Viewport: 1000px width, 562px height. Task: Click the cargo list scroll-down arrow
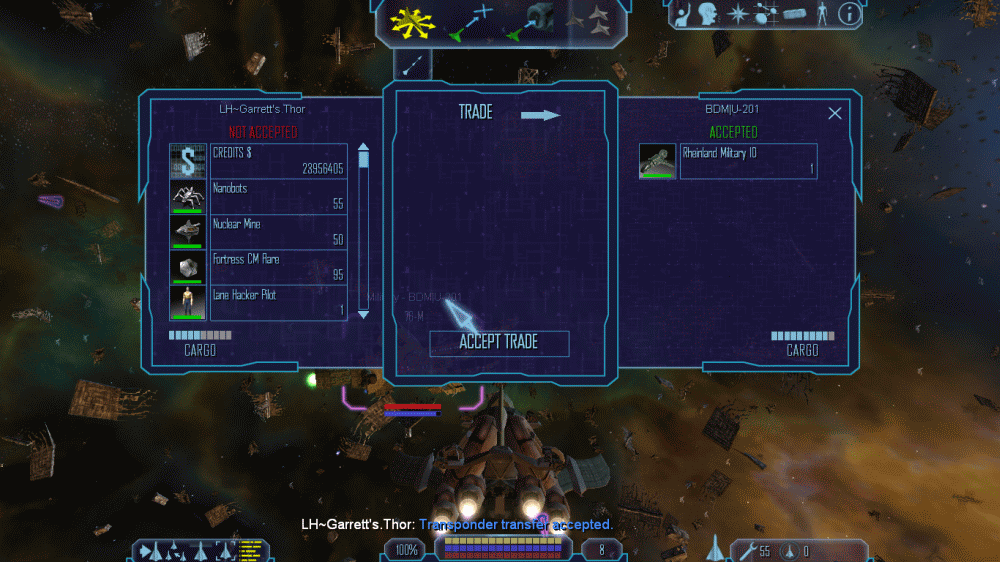click(x=364, y=314)
